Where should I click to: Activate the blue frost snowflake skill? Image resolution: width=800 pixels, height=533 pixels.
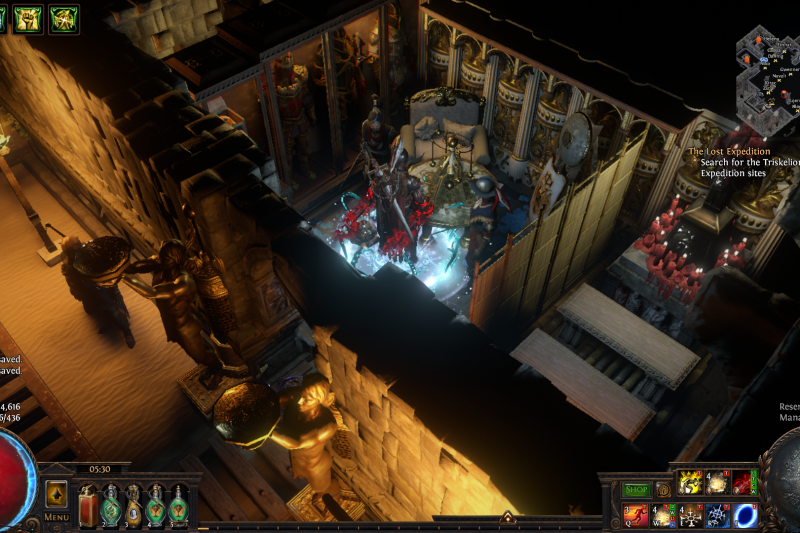pyautogui.click(x=718, y=515)
